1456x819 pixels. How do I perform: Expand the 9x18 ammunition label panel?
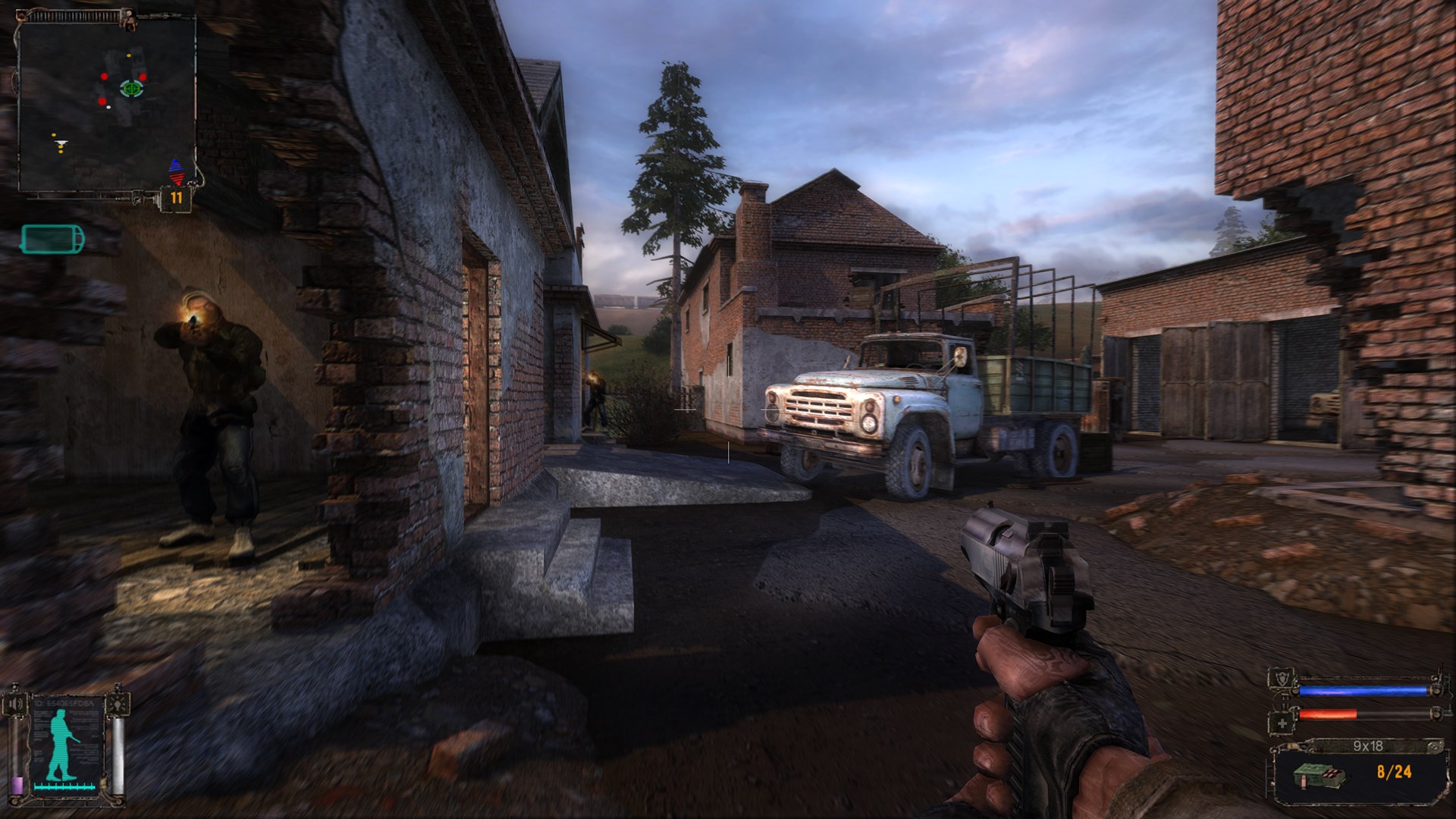(1369, 746)
